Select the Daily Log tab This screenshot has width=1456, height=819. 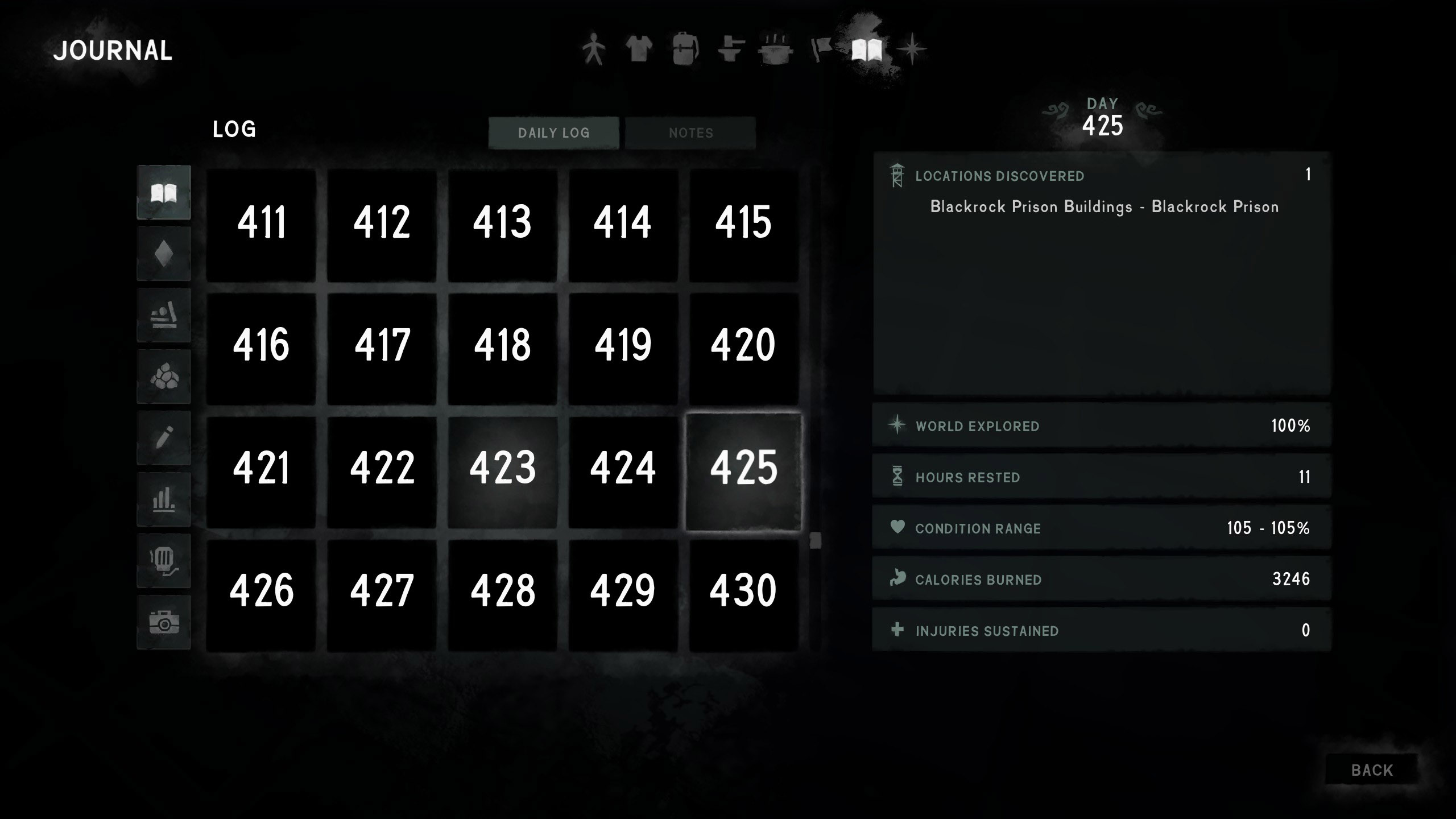(553, 133)
